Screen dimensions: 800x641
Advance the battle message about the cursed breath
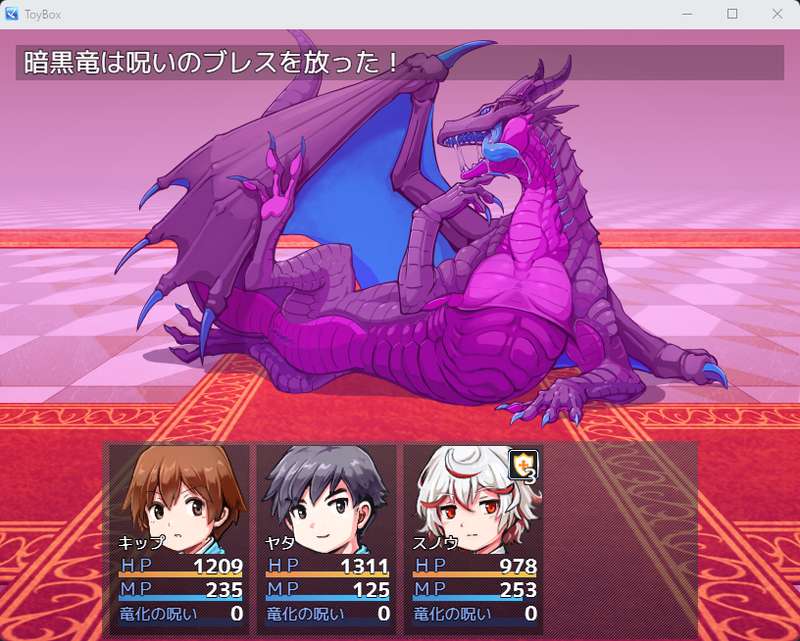point(399,62)
